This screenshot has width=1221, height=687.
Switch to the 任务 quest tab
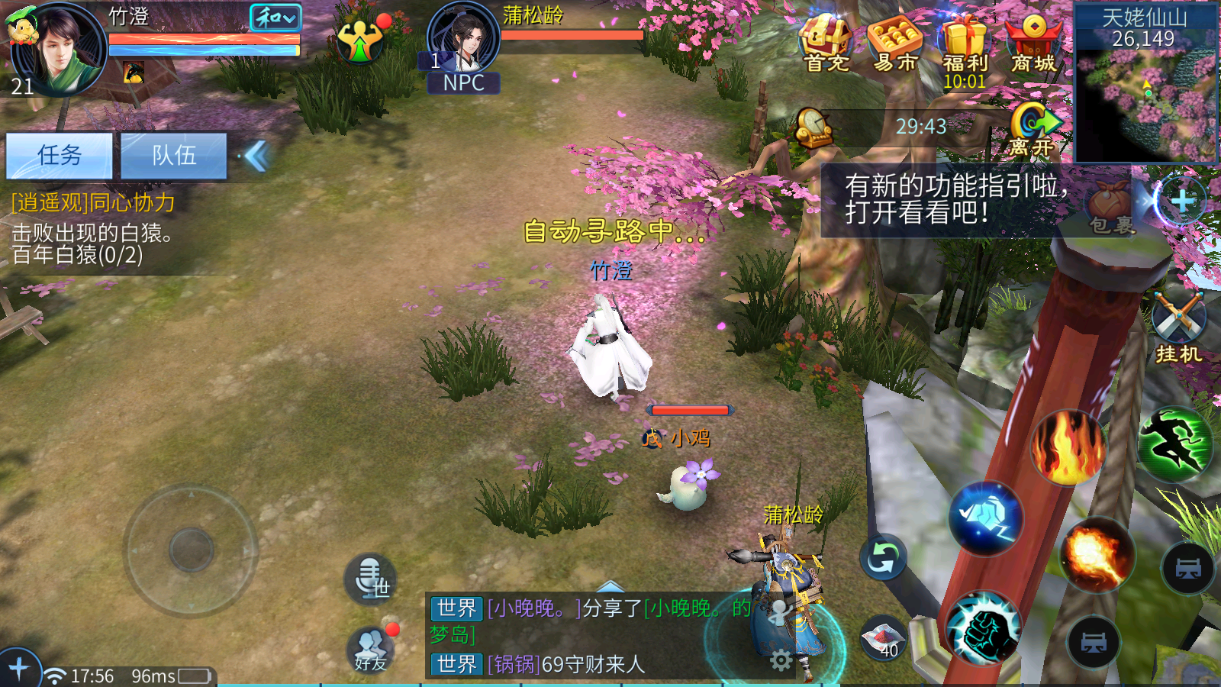[x=60, y=155]
